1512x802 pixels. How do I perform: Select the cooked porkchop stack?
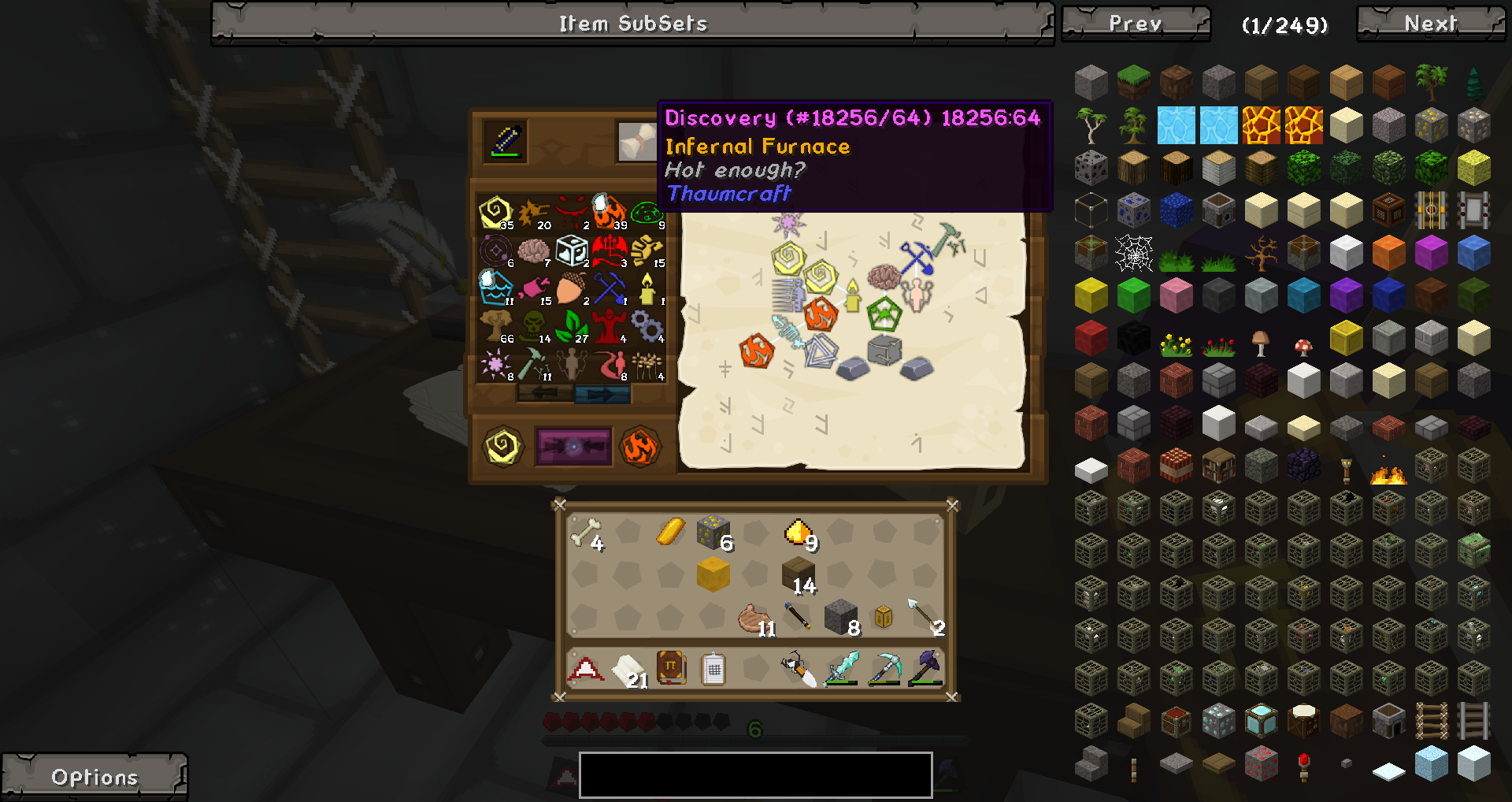point(754,619)
